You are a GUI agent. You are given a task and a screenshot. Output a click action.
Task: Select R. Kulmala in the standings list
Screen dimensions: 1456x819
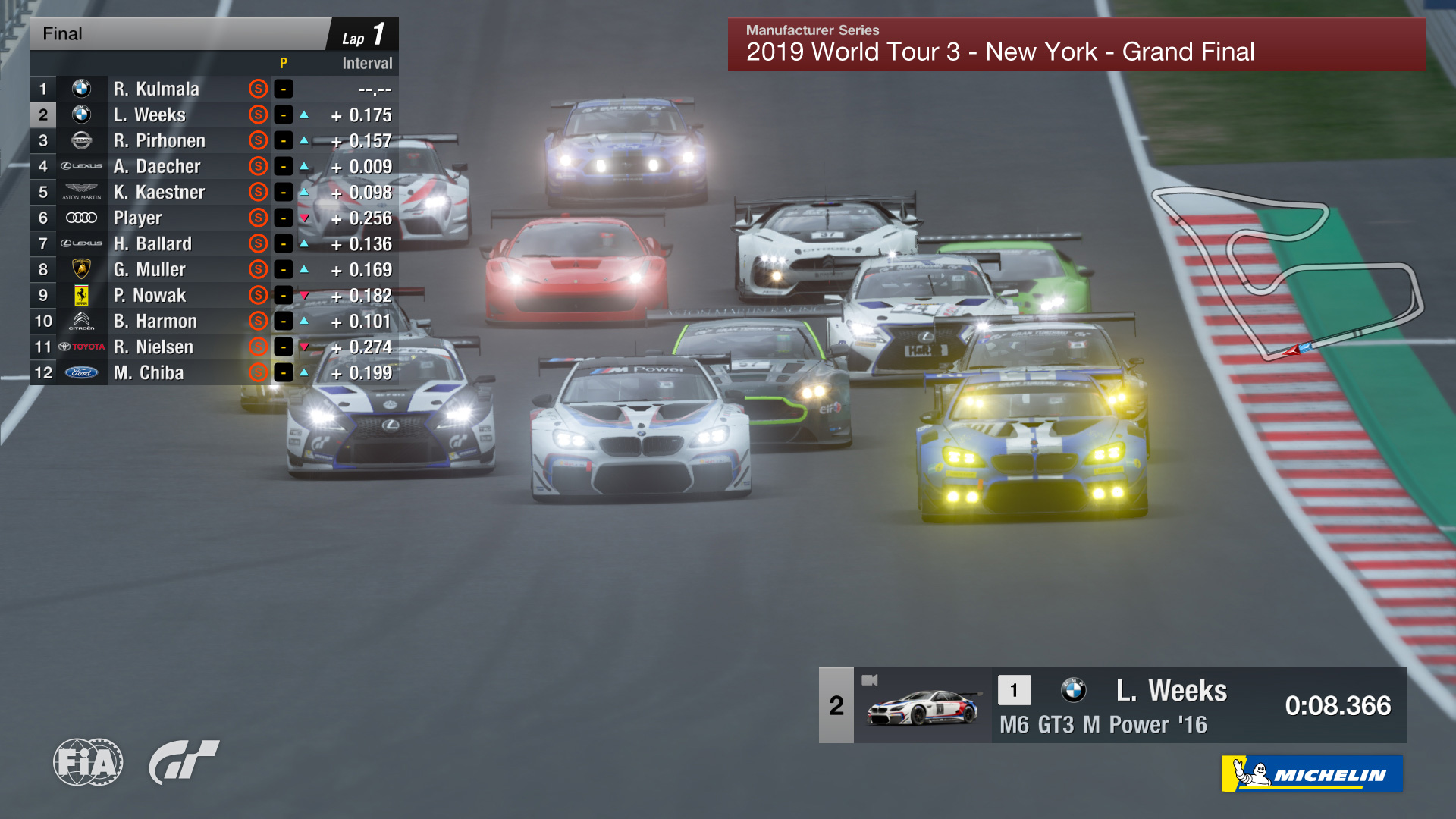click(x=156, y=89)
